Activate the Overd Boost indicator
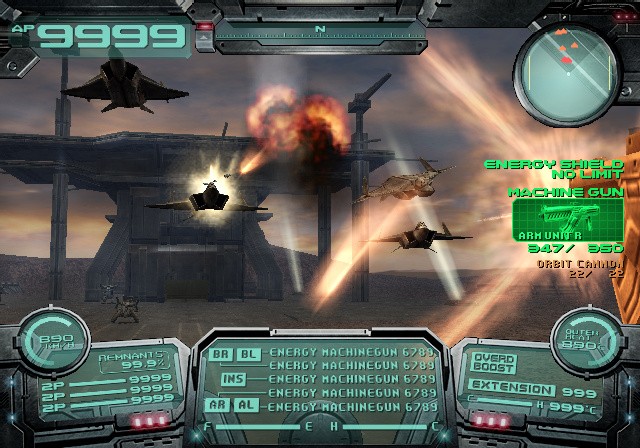640x448 pixels. click(494, 360)
